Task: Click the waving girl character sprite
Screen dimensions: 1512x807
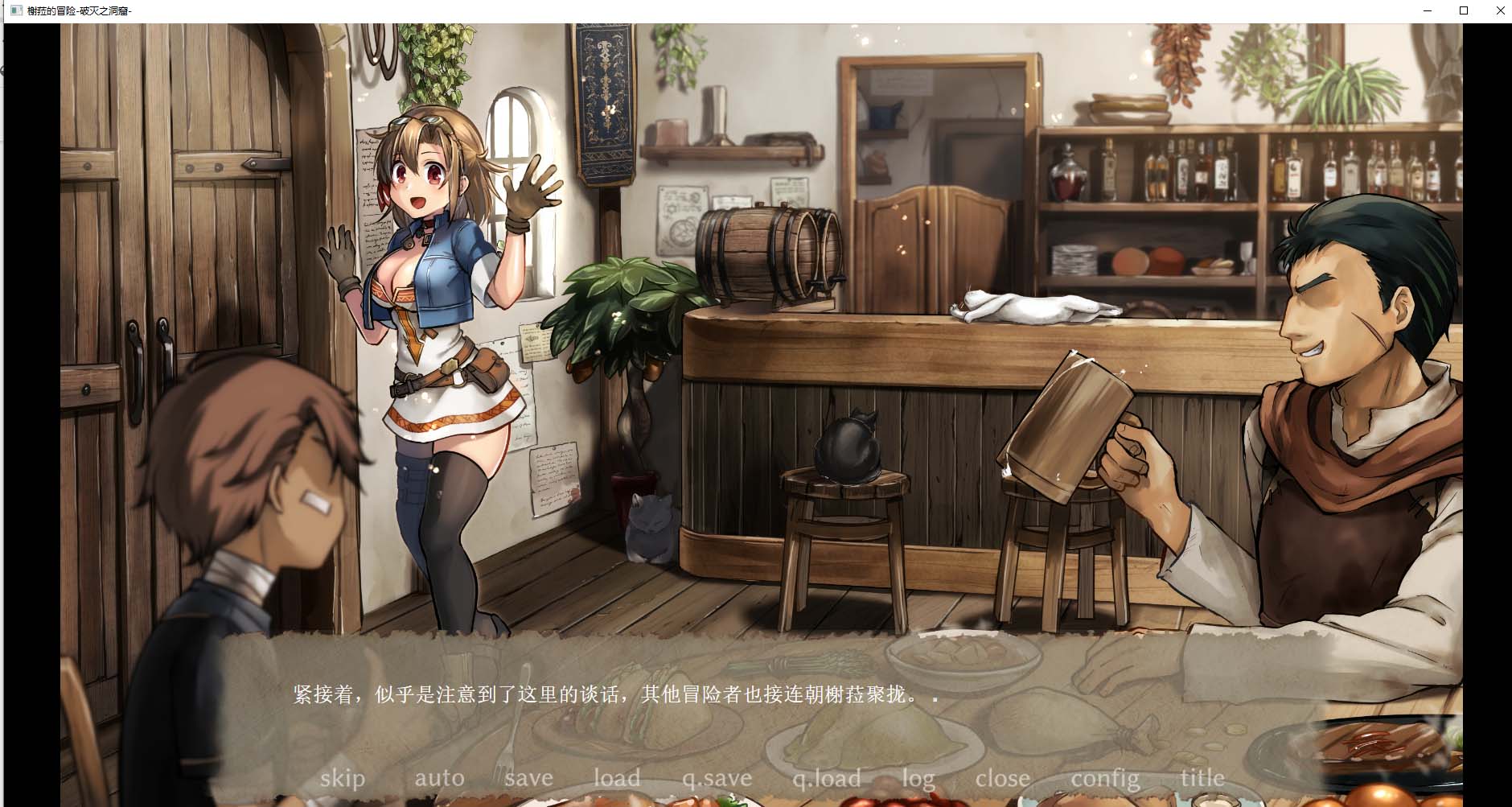Action: coord(434,322)
